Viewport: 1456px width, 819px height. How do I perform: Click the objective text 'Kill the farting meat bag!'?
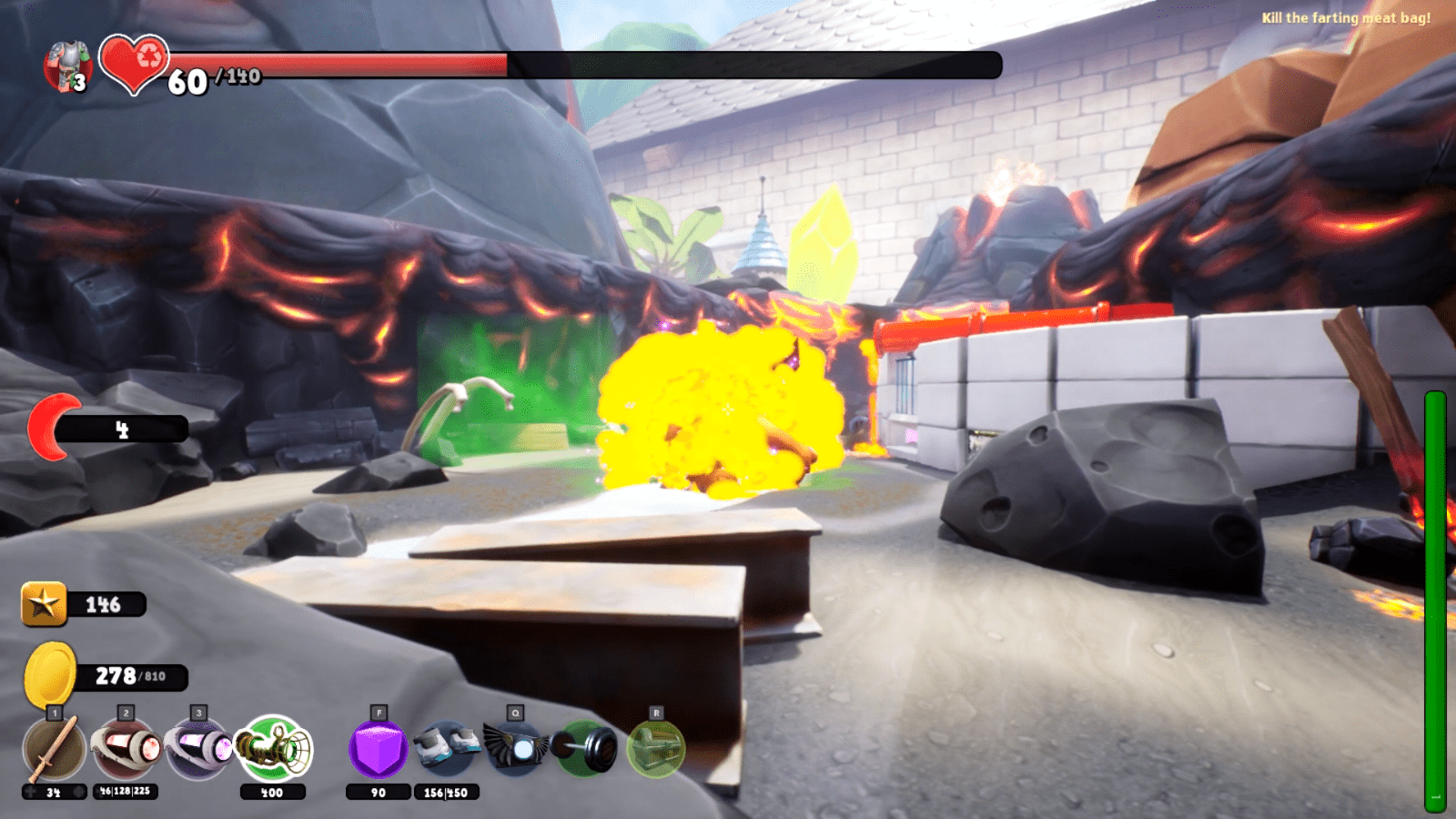click(1345, 15)
